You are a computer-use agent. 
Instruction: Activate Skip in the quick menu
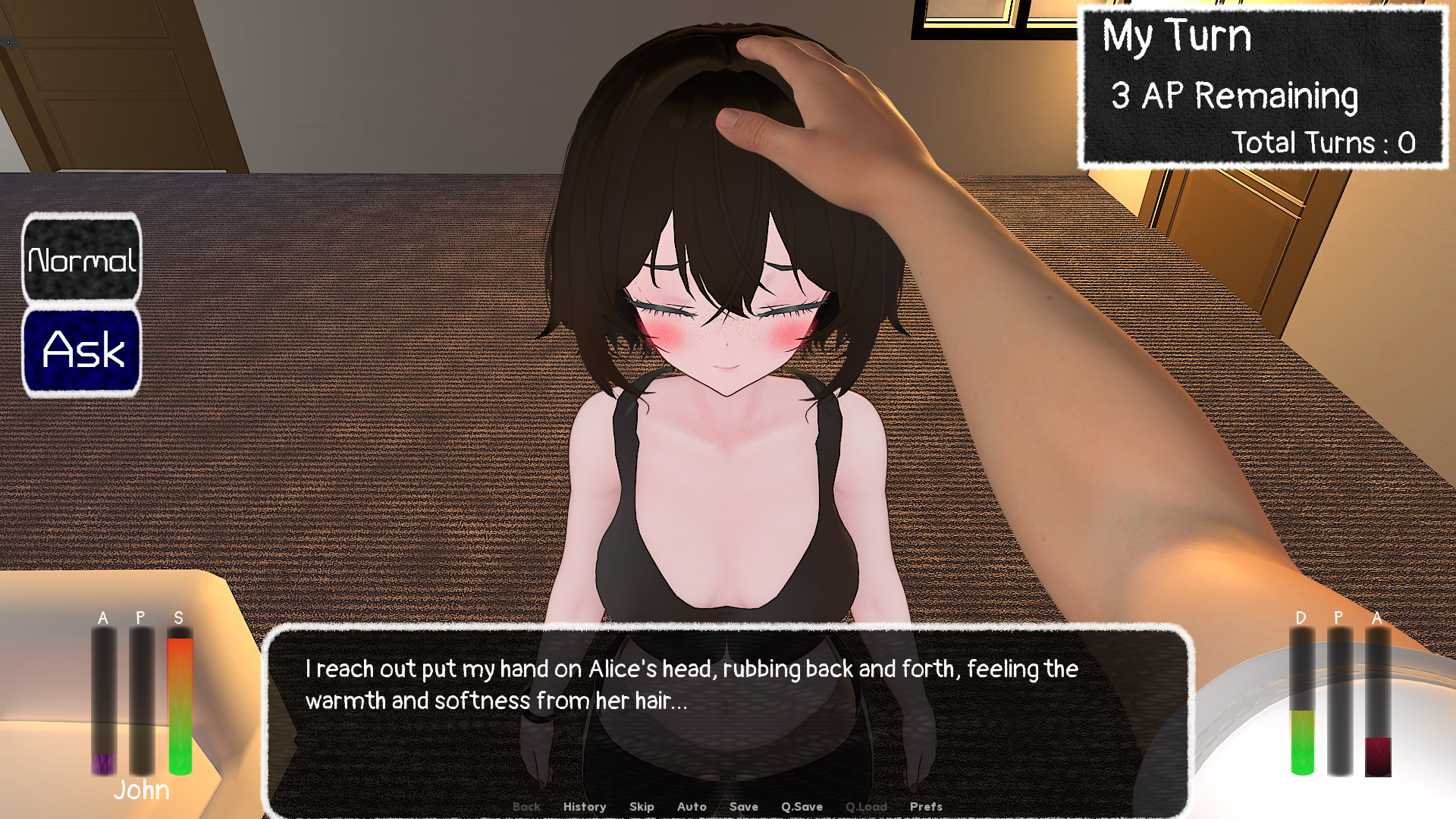pyautogui.click(x=642, y=807)
